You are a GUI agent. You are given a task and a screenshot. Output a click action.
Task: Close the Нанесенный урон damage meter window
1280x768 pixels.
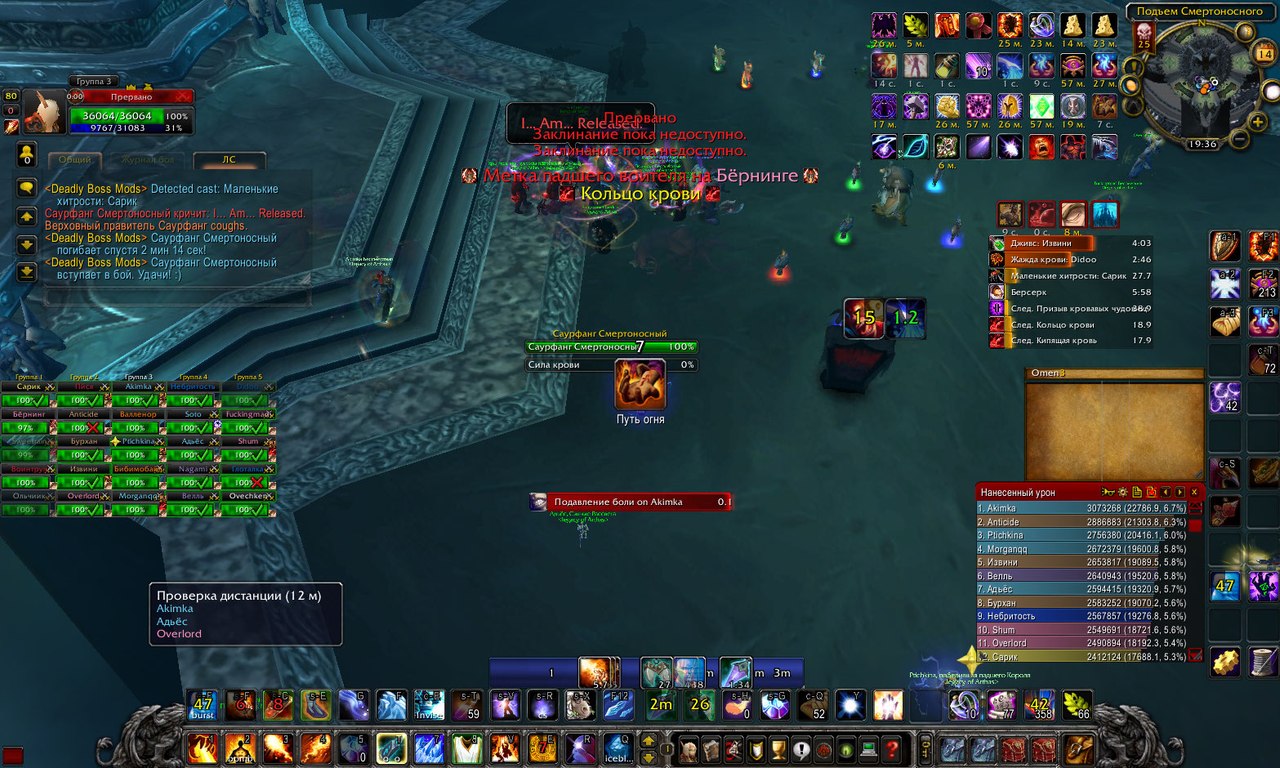point(1194,492)
